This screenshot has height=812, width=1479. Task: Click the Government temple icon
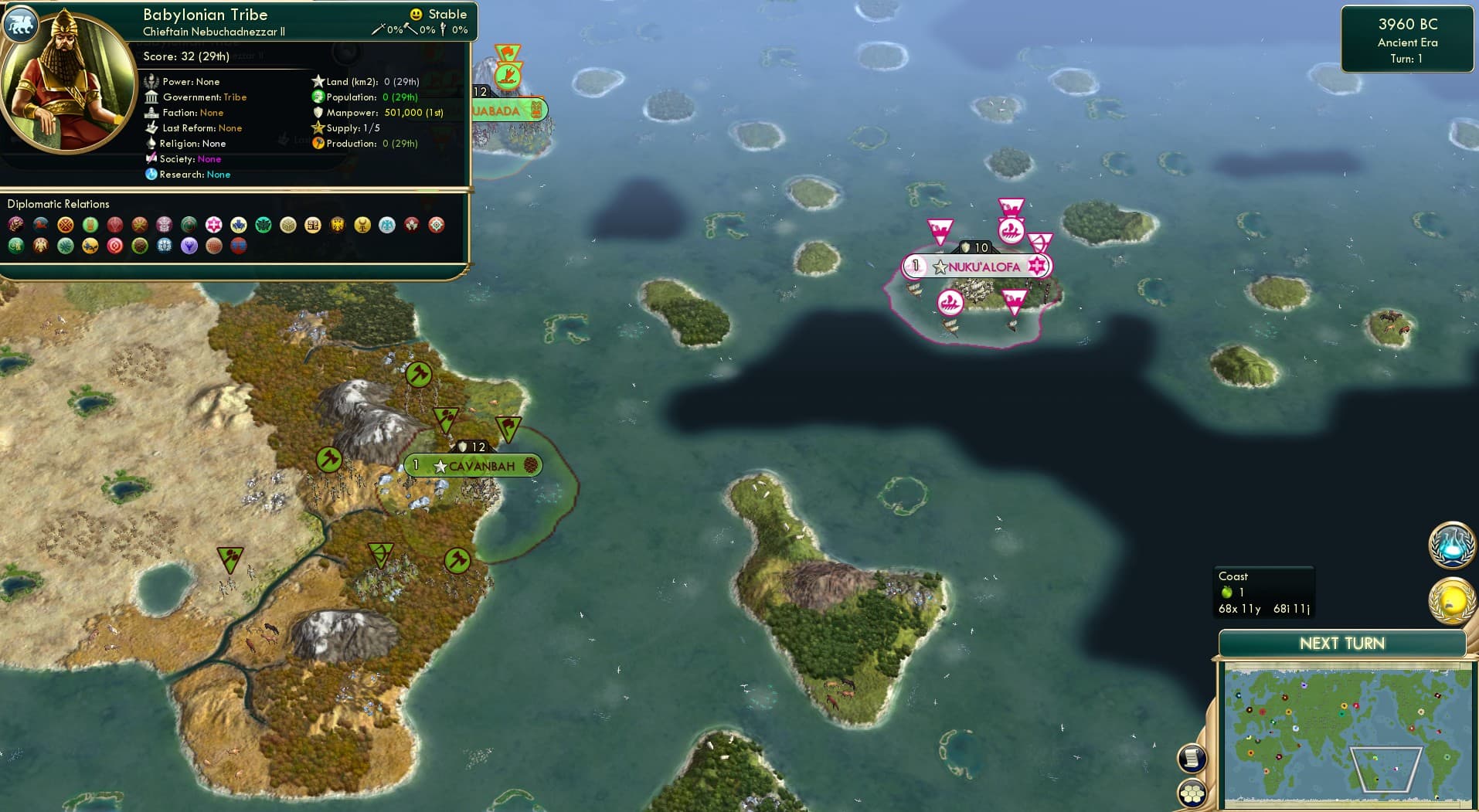151,97
